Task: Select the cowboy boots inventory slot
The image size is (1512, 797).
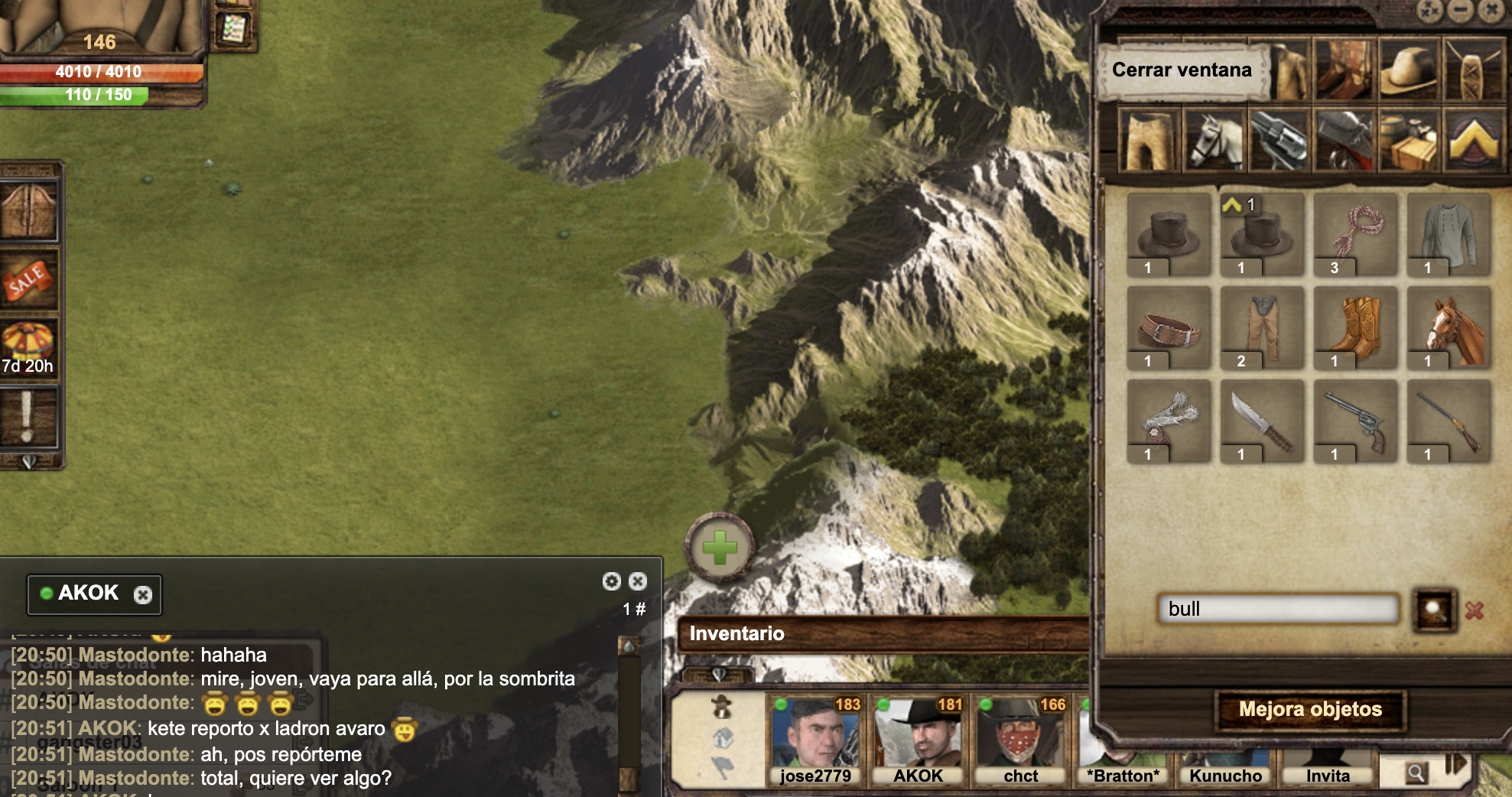Action: pyautogui.click(x=1355, y=329)
